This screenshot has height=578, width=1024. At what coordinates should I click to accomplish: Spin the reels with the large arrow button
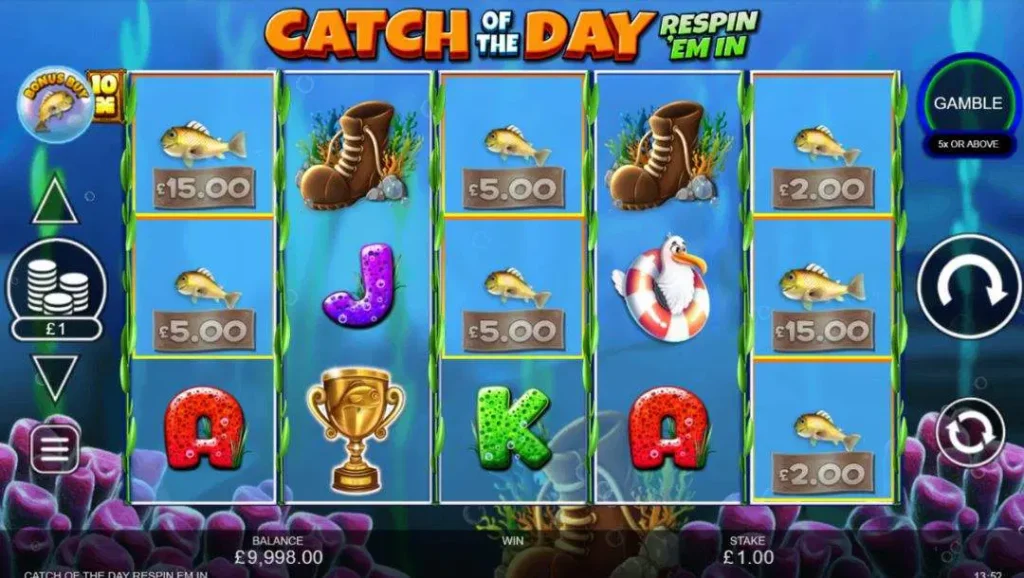pyautogui.click(x=968, y=286)
